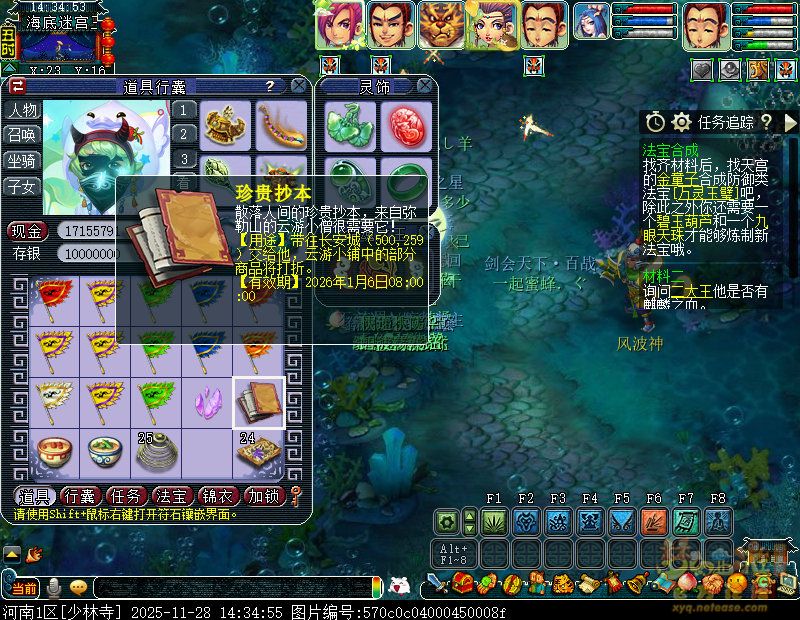Viewport: 800px width, 620px height.
Task: Click the tiger-face team member portrait
Action: click(441, 25)
